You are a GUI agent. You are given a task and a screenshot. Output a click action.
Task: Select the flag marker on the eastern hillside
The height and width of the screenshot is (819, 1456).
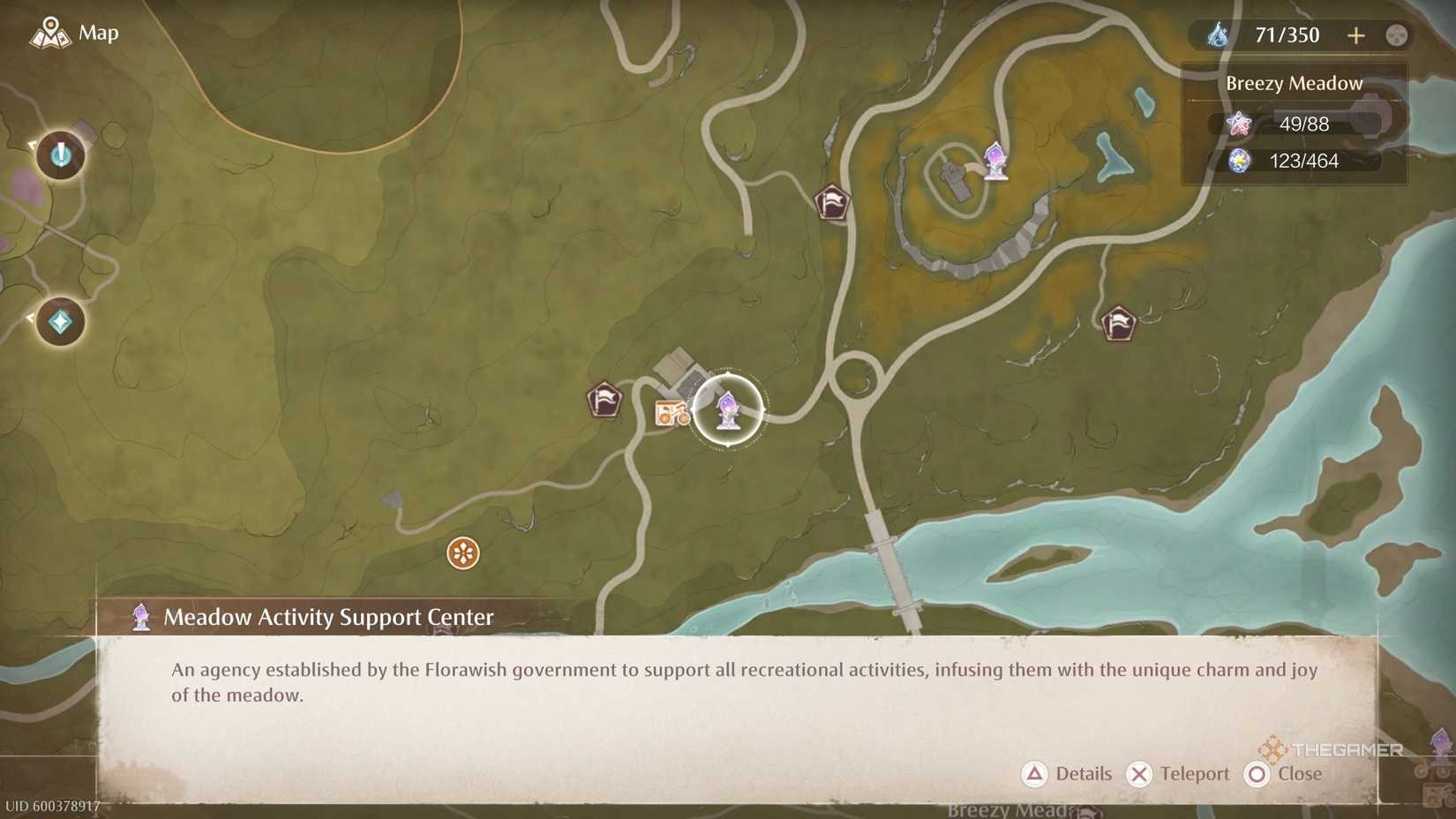coord(1118,324)
